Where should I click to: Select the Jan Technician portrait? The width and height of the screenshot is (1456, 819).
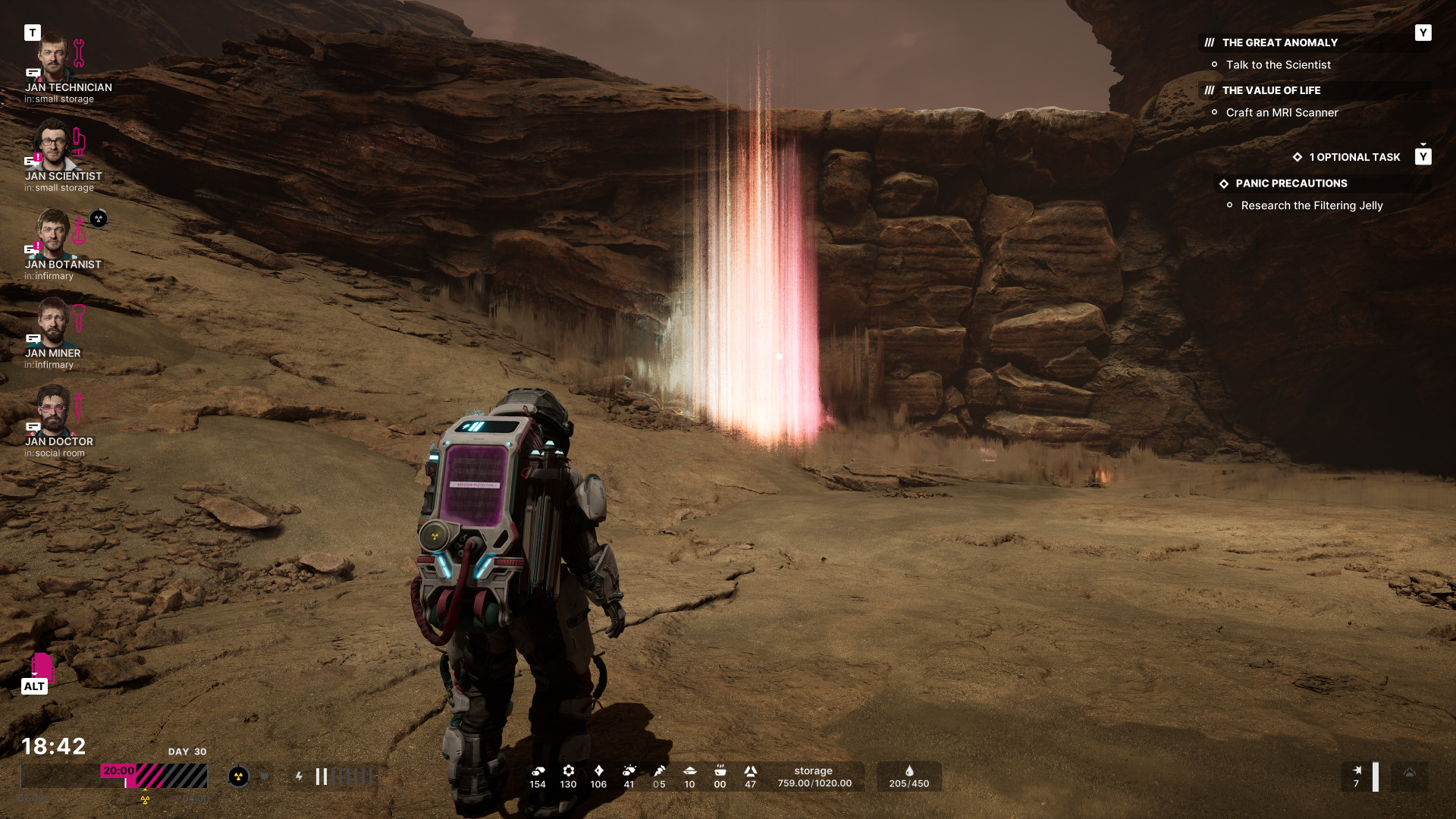click(x=53, y=58)
